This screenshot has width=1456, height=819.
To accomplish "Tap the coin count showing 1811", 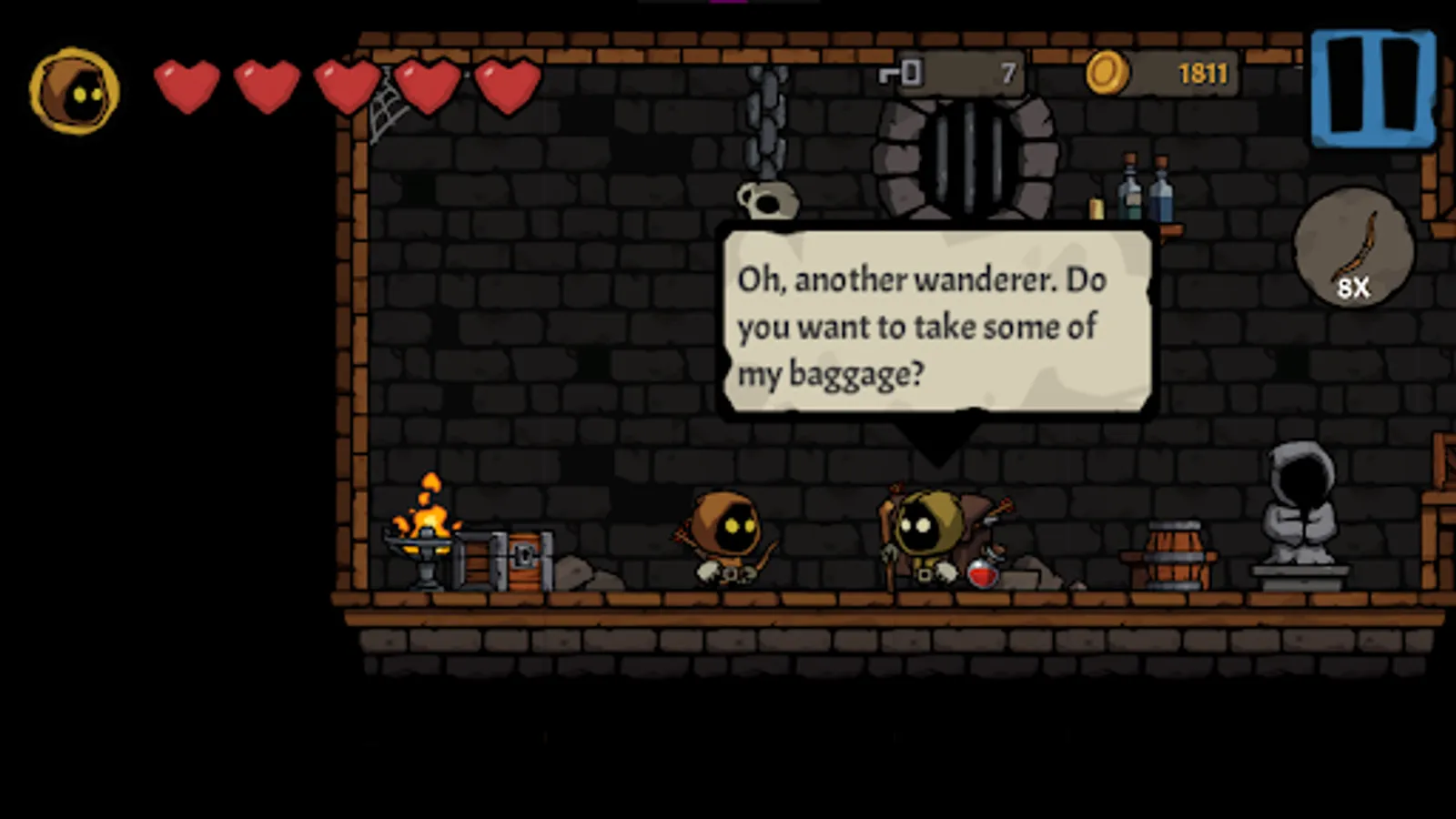I will [x=1205, y=73].
